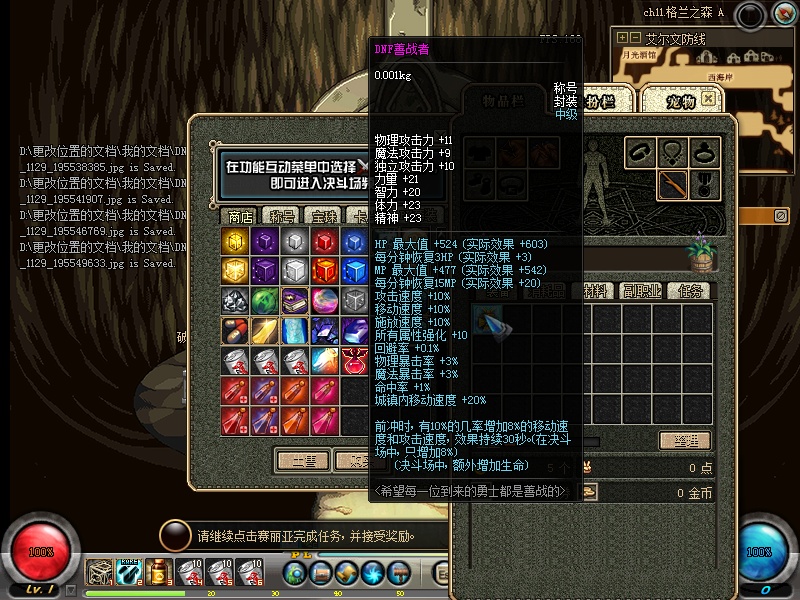Viewport: 800px width, 600px height.
Task: Open the 宠物 pet tab
Action: (678, 100)
